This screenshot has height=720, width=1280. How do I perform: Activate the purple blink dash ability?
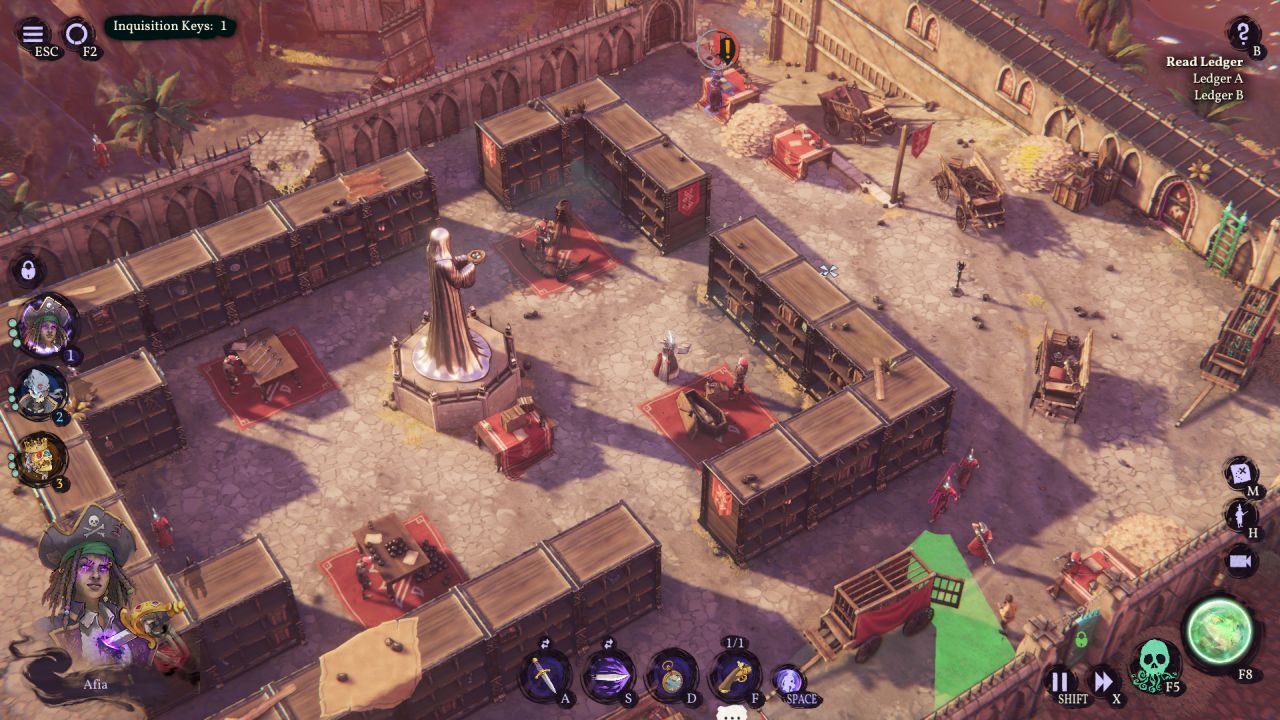click(x=608, y=675)
